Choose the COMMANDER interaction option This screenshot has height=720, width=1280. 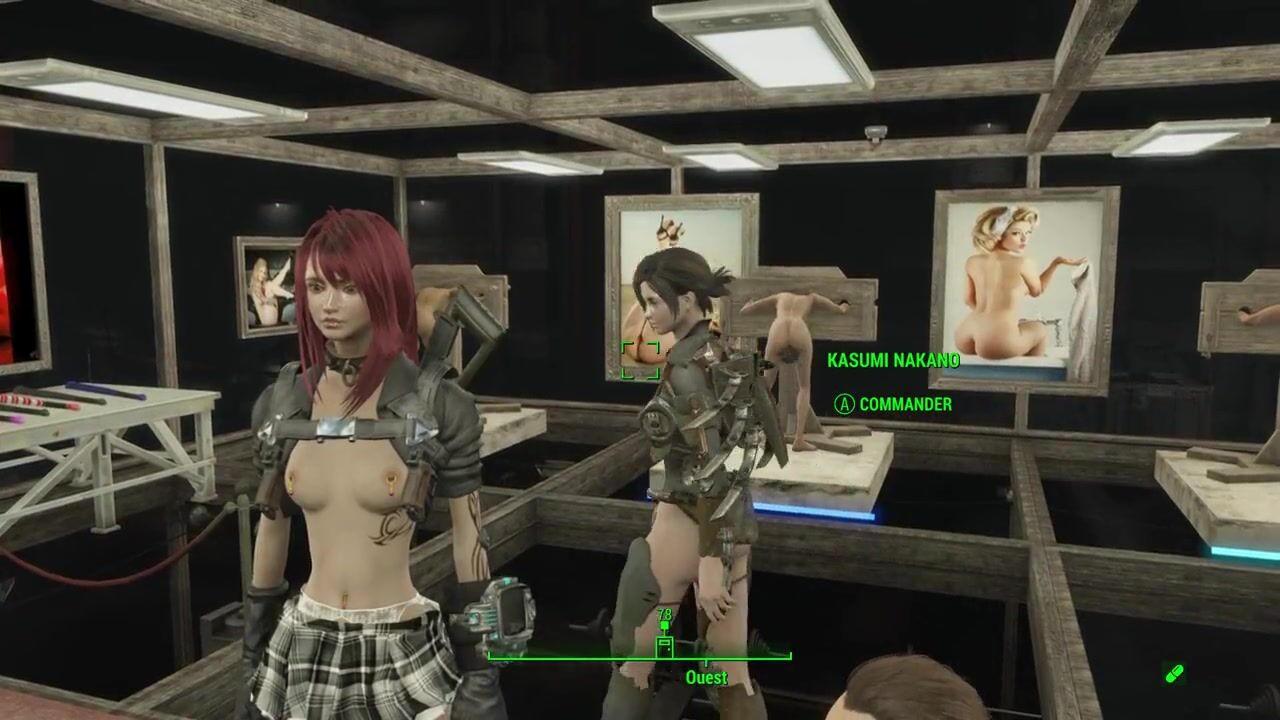[x=893, y=404]
